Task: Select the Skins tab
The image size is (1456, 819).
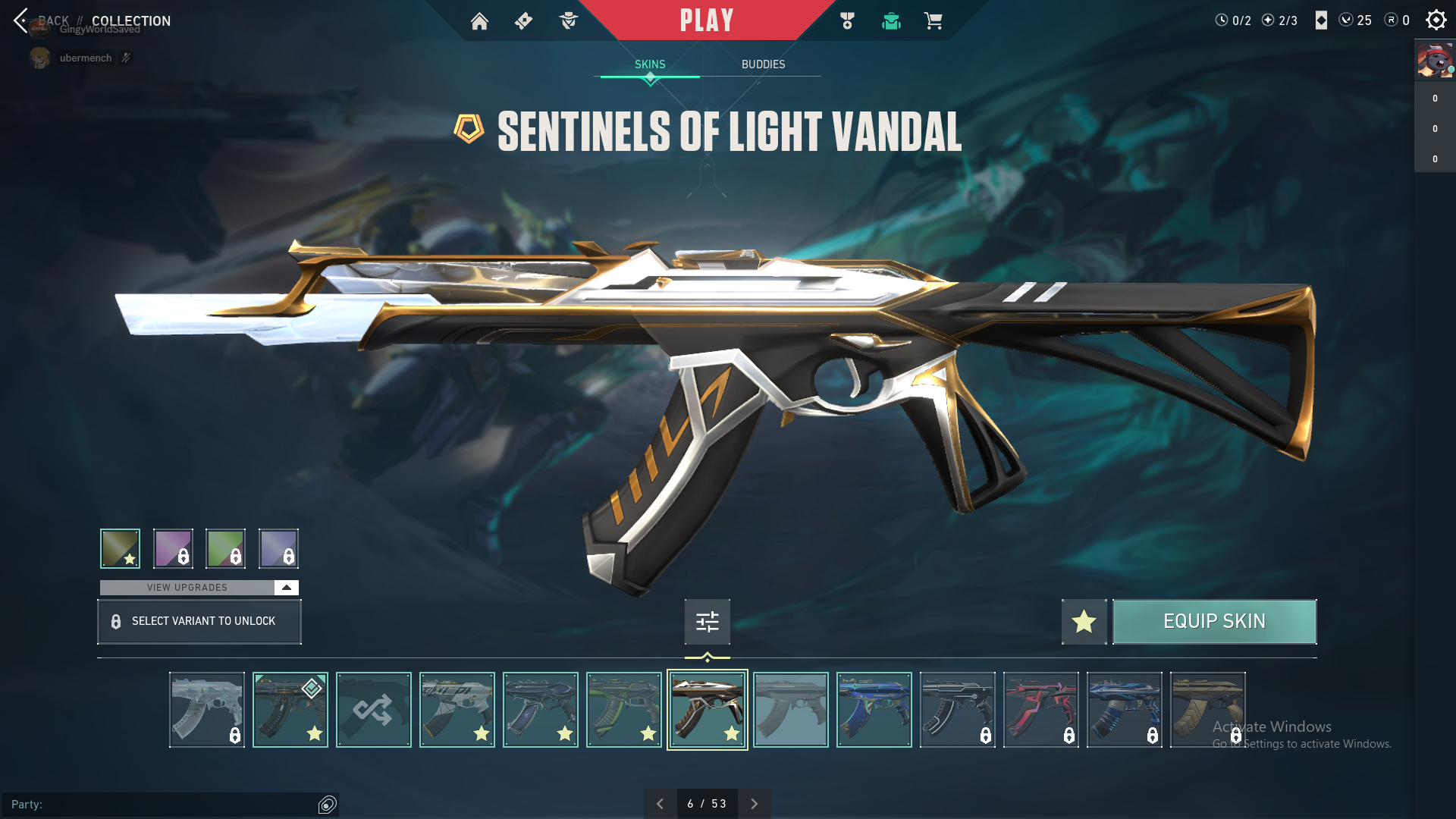Action: pos(650,64)
